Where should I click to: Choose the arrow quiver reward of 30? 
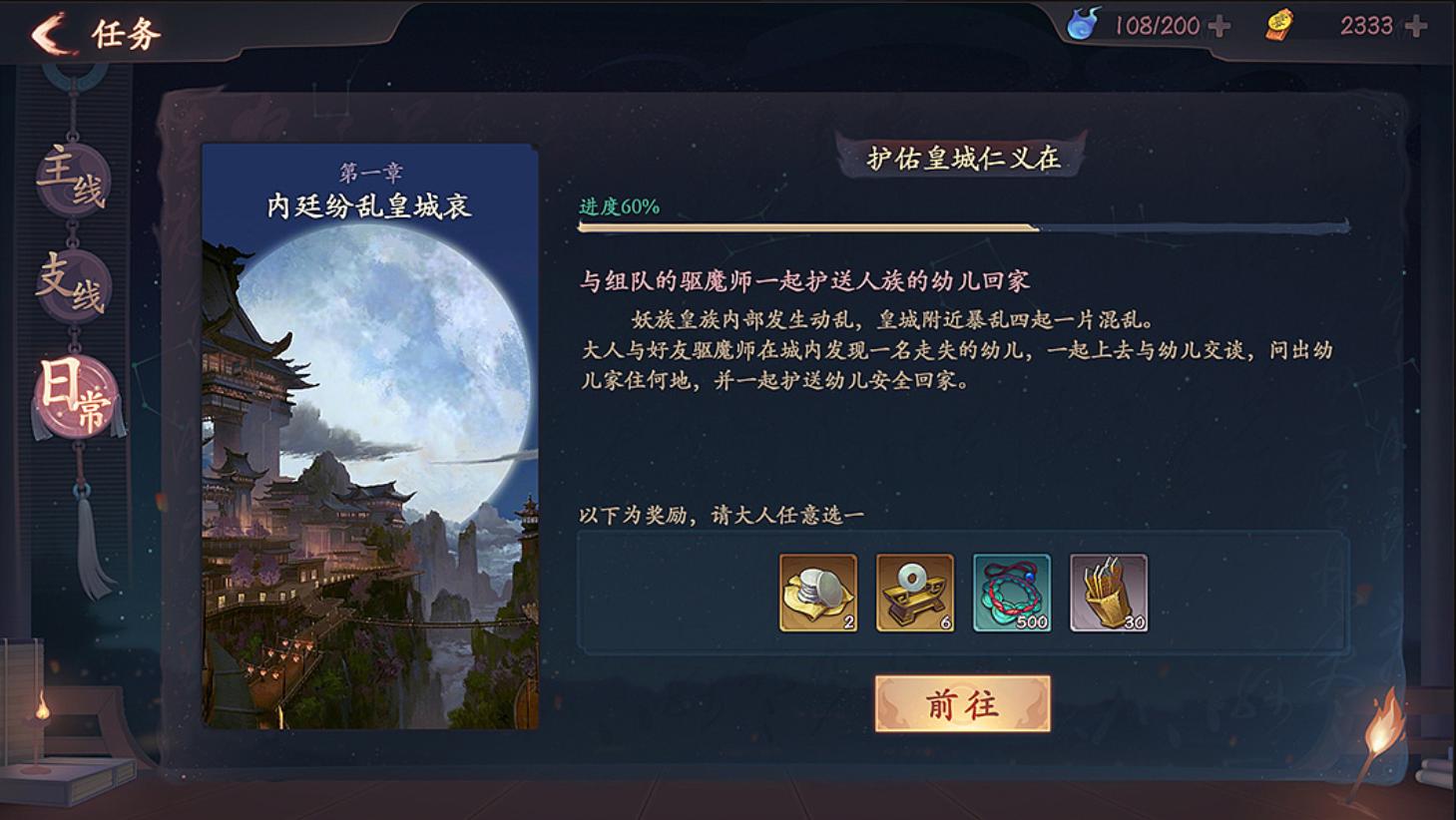click(1108, 593)
